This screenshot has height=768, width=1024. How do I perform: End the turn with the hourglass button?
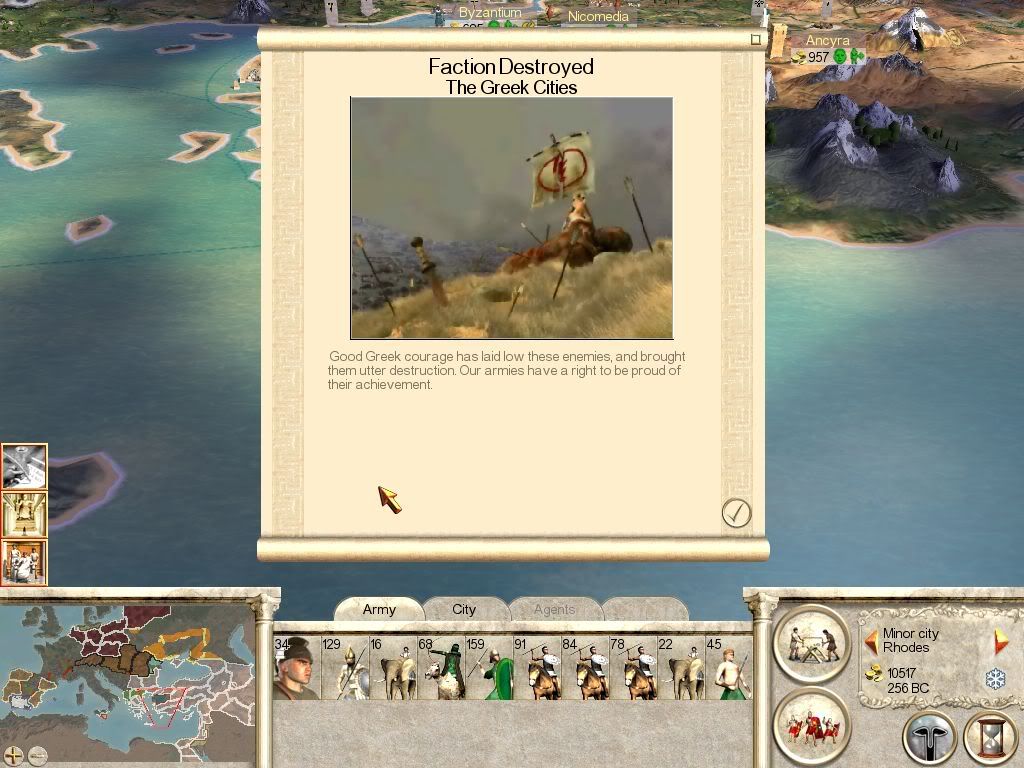(x=989, y=738)
